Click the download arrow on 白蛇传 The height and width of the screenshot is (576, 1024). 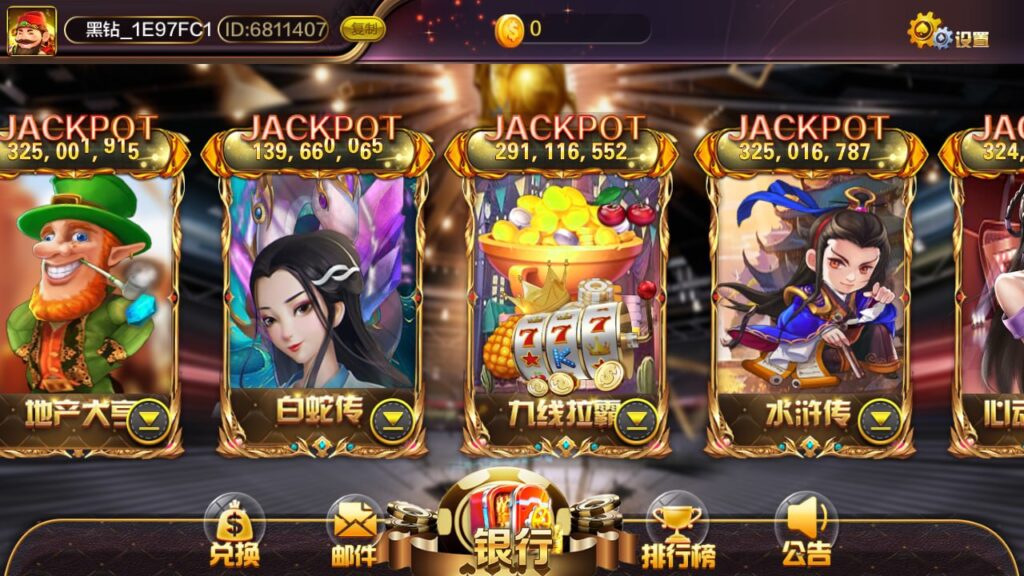pos(392,421)
